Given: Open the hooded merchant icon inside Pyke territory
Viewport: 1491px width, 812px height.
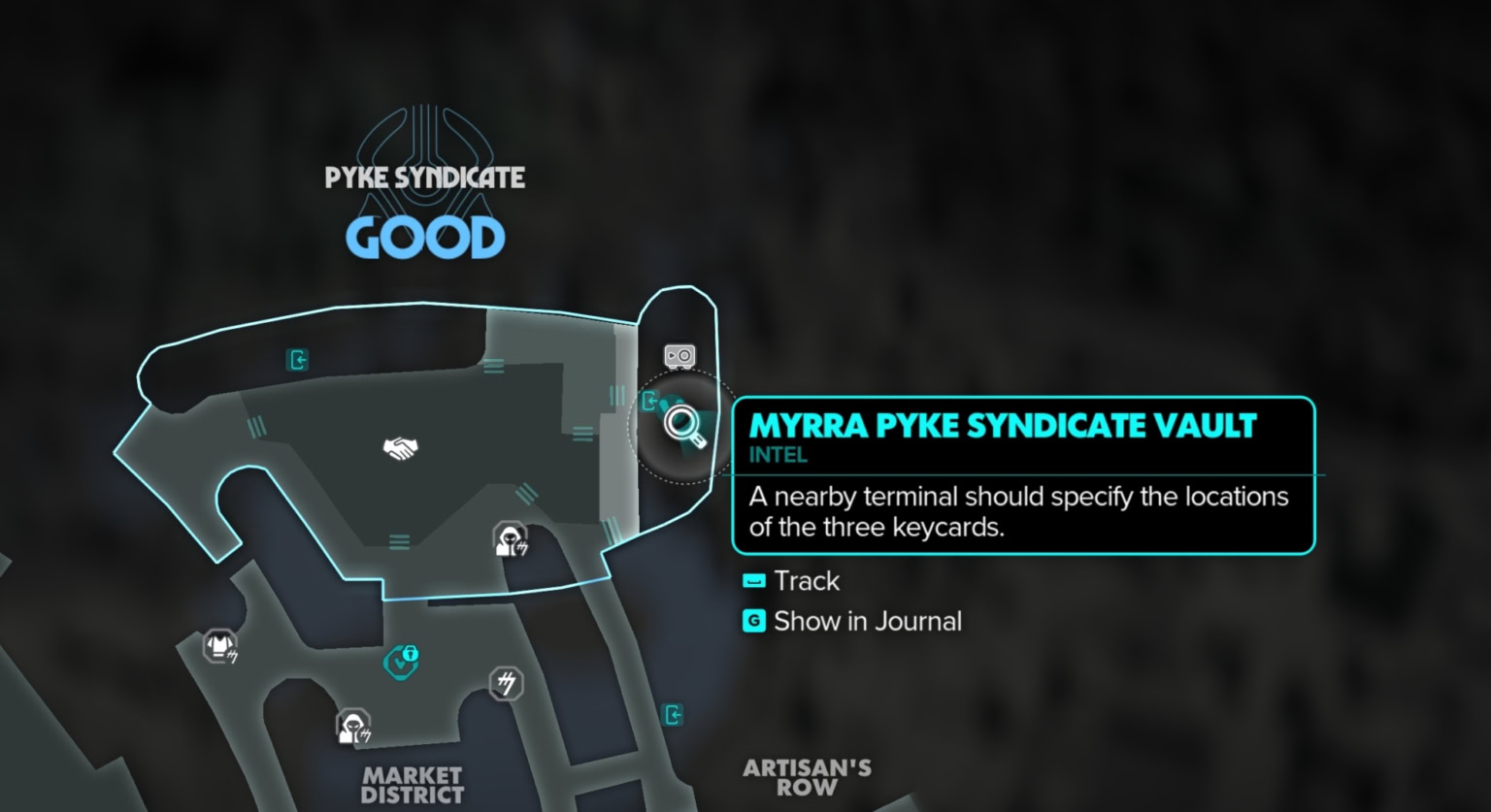Looking at the screenshot, I should pos(509,539).
